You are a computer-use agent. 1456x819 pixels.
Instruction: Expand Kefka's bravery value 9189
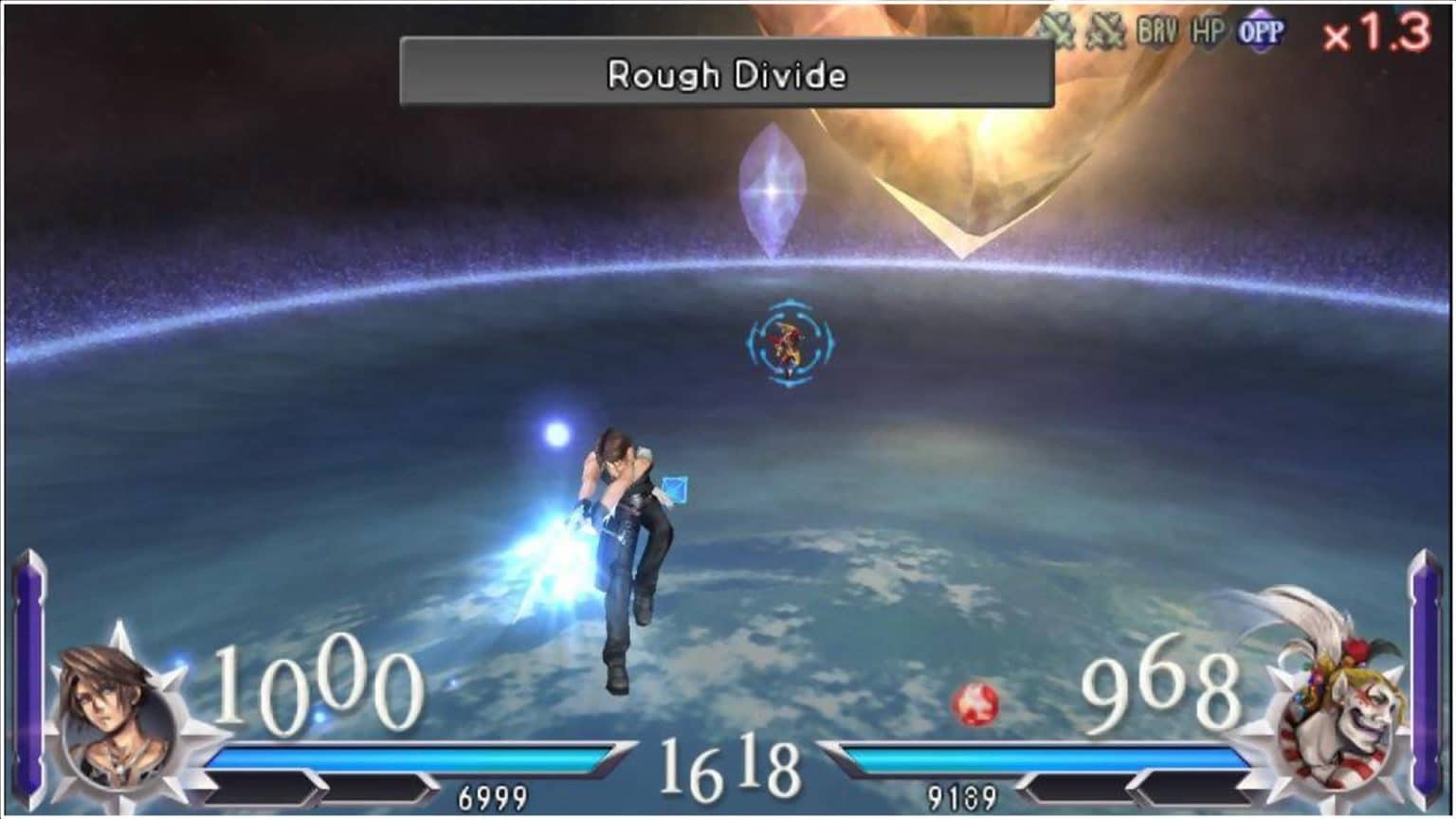pyautogui.click(x=960, y=796)
